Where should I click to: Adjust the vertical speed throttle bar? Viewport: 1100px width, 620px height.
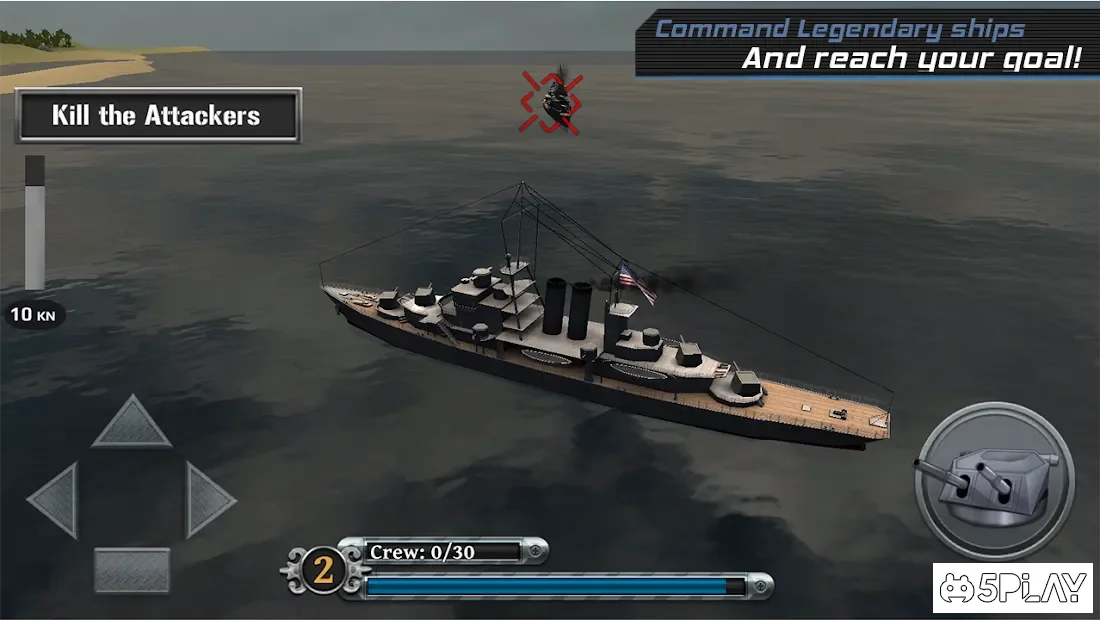35,223
